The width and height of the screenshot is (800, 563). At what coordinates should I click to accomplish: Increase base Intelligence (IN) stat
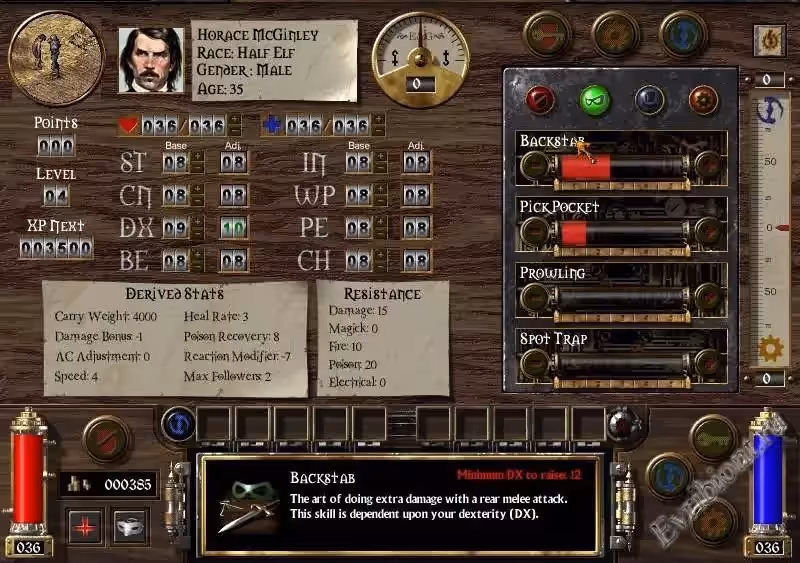pyautogui.click(x=382, y=157)
